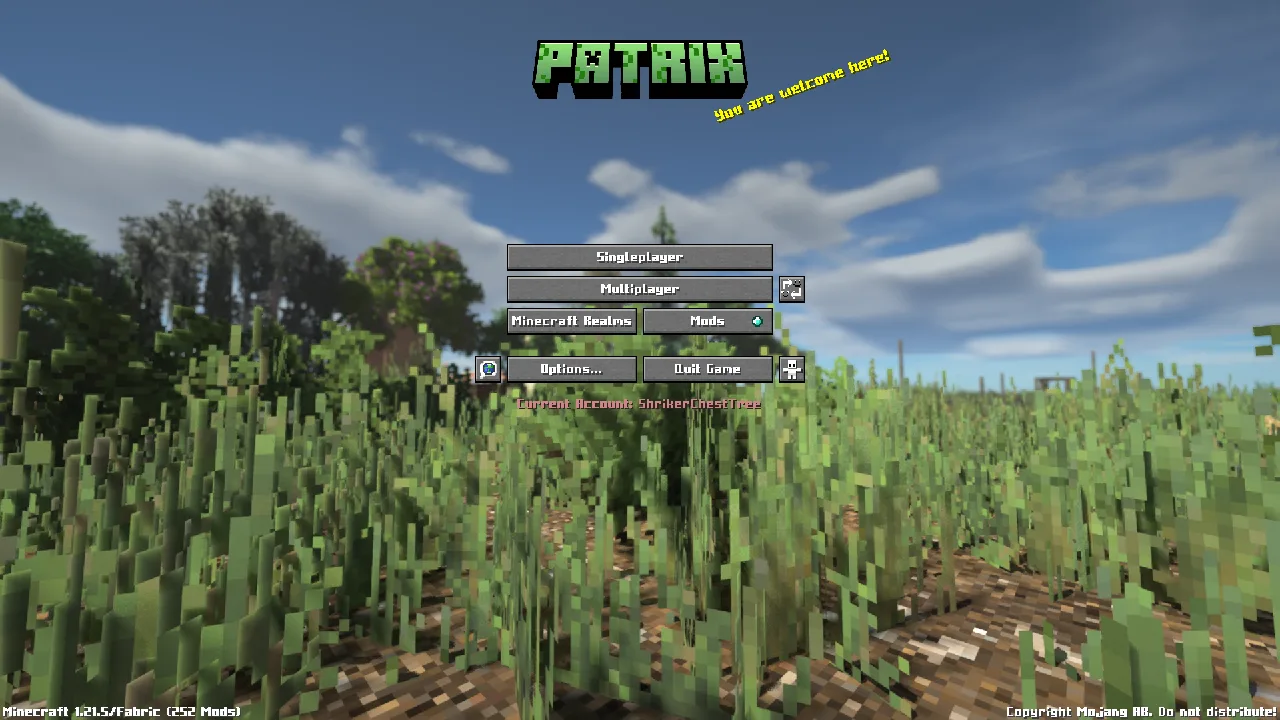This screenshot has width=1280, height=720.
Task: Click the 252 Mods counter text
Action: pos(202,712)
